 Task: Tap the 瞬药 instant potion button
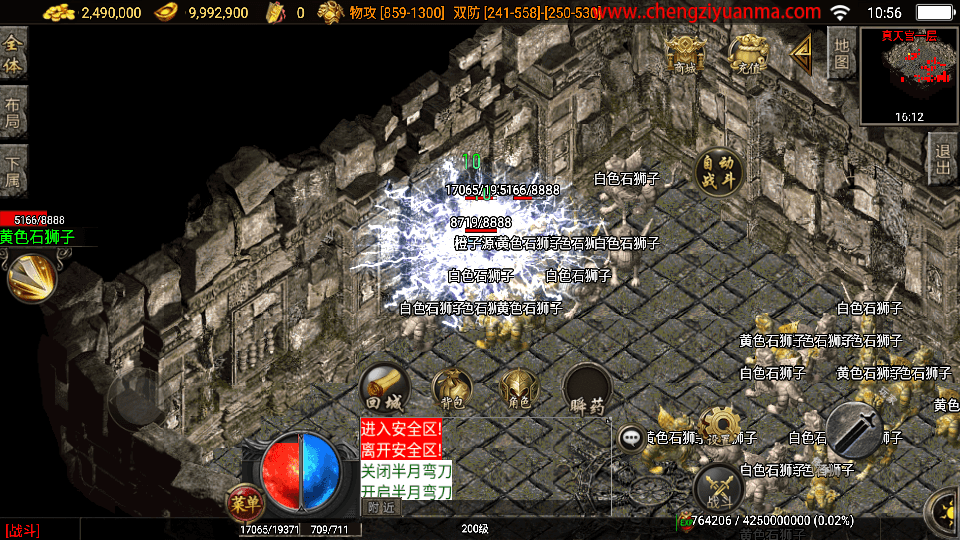tap(587, 389)
